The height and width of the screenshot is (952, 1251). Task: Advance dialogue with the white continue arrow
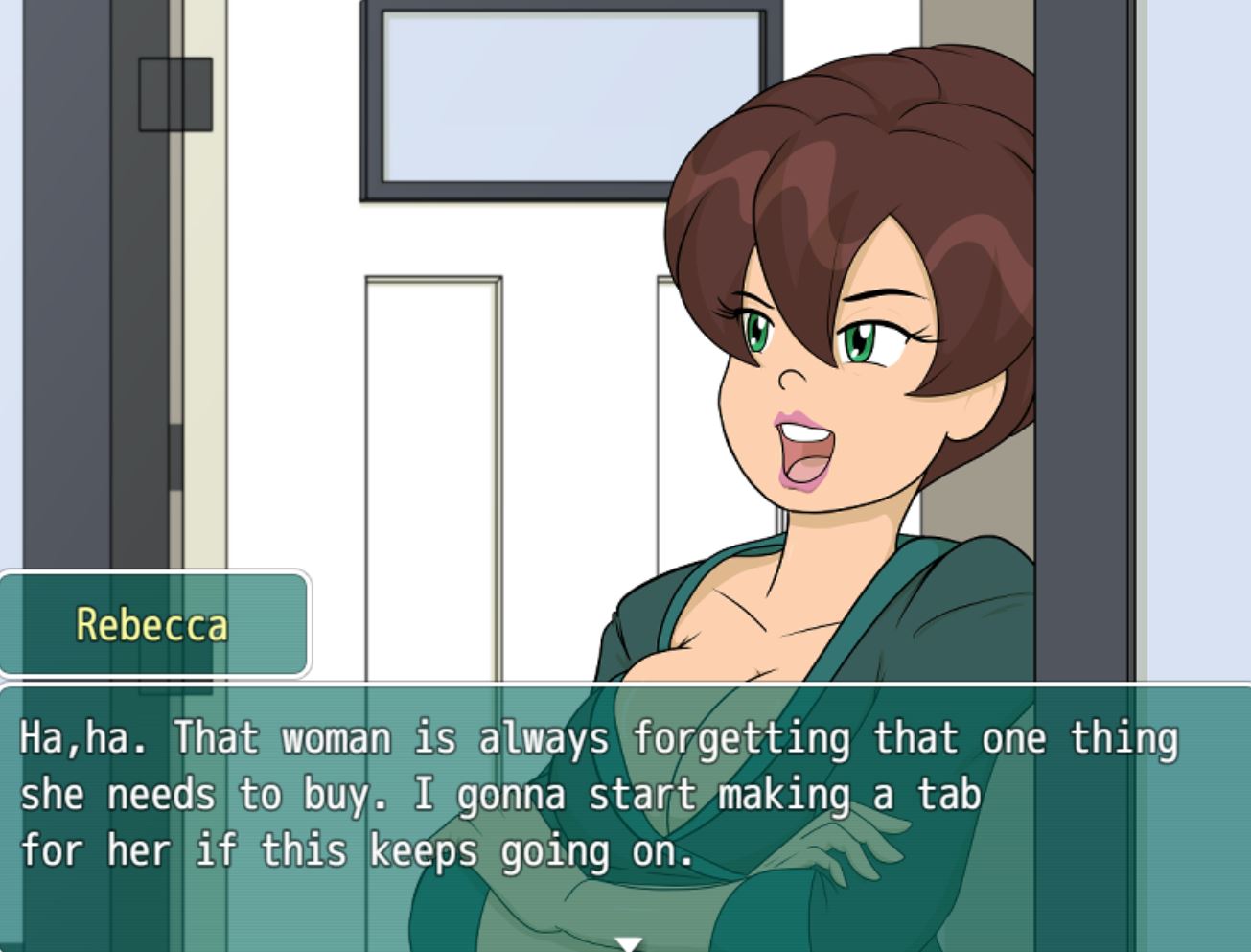[x=629, y=943]
